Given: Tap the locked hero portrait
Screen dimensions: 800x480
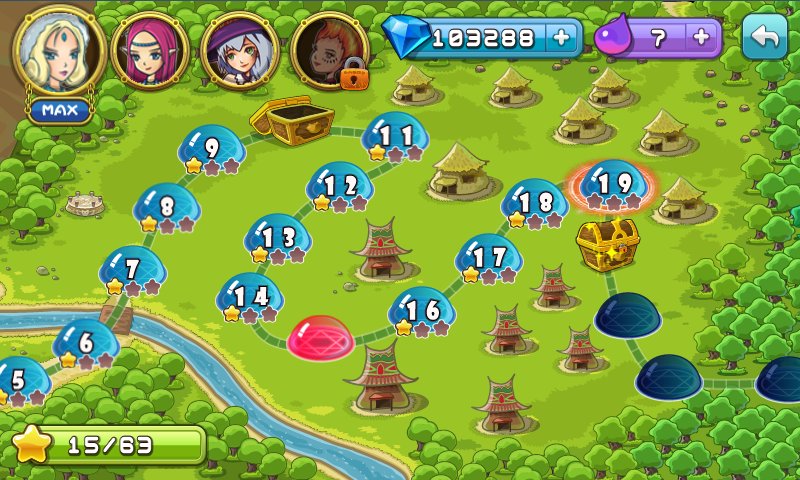Looking at the screenshot, I should click(x=326, y=52).
